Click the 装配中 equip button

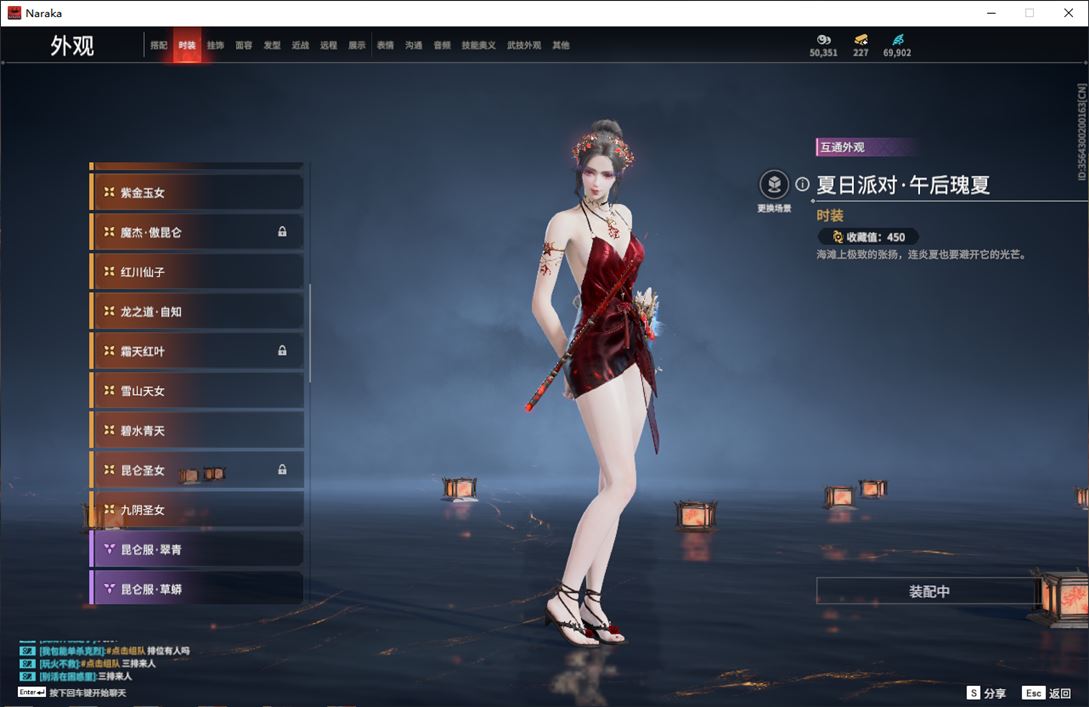pos(928,592)
